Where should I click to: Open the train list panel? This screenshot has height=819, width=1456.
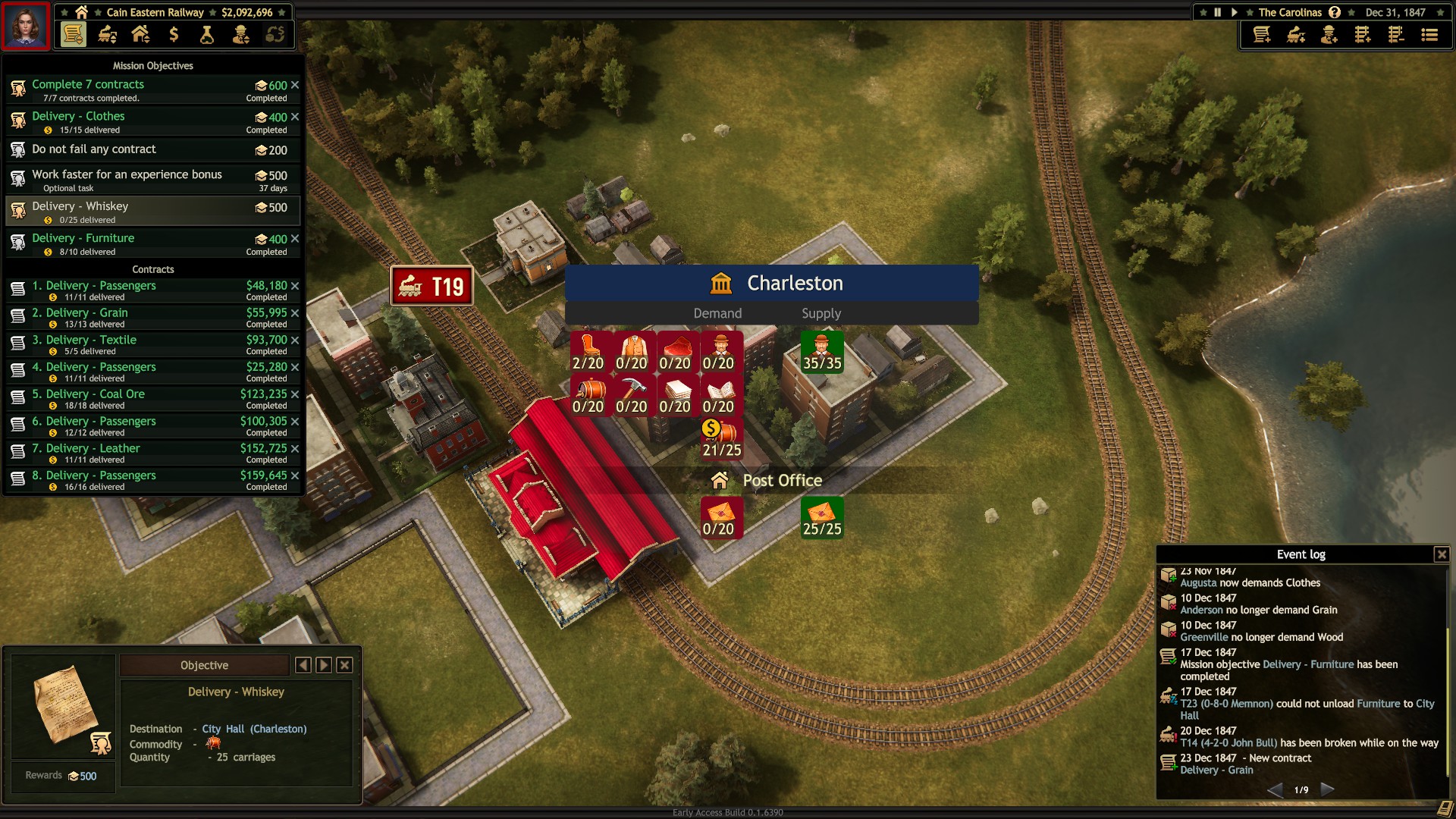pos(107,34)
